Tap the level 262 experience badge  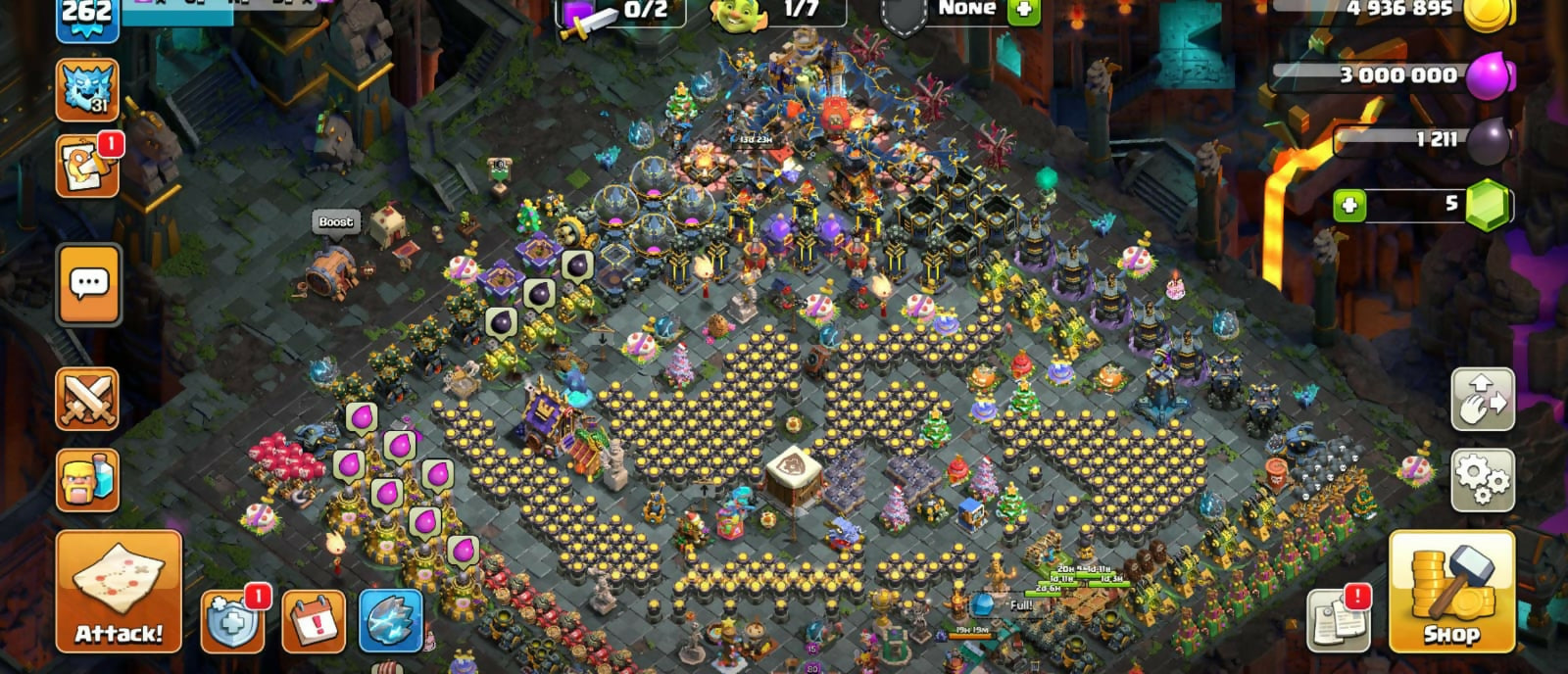[87, 18]
